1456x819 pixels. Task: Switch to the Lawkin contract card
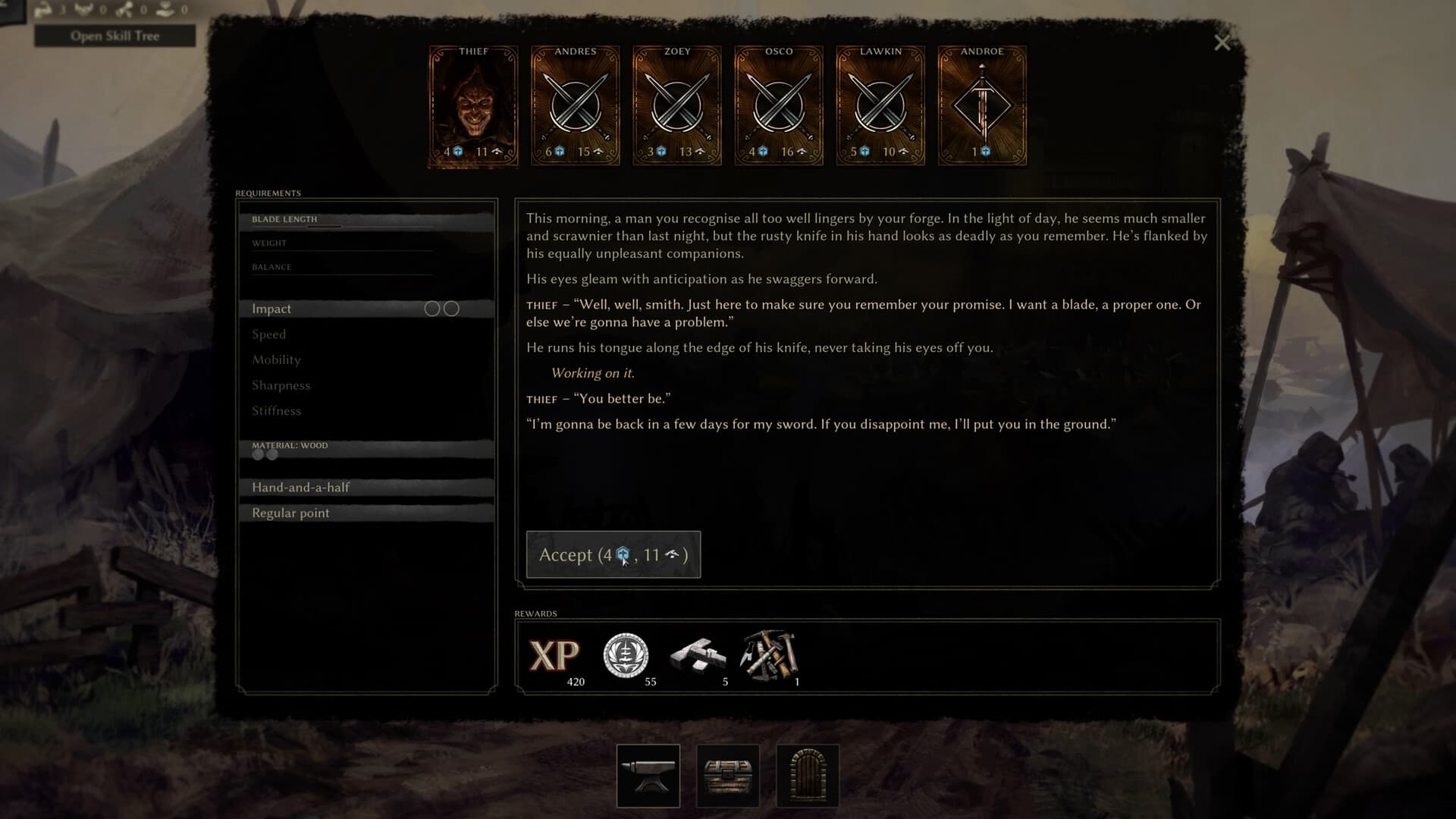click(x=880, y=106)
